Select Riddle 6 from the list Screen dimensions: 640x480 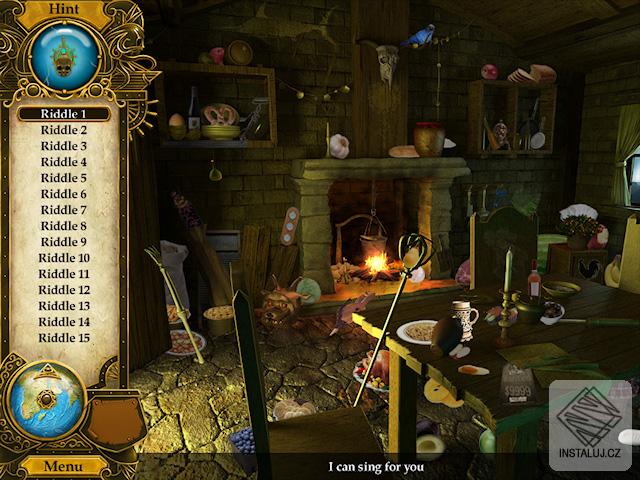63,194
